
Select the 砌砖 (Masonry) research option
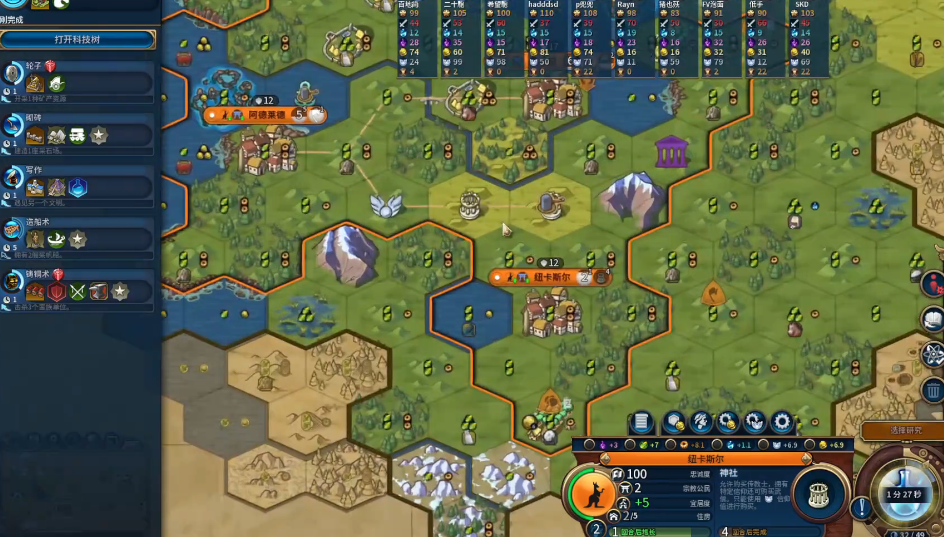pos(80,133)
